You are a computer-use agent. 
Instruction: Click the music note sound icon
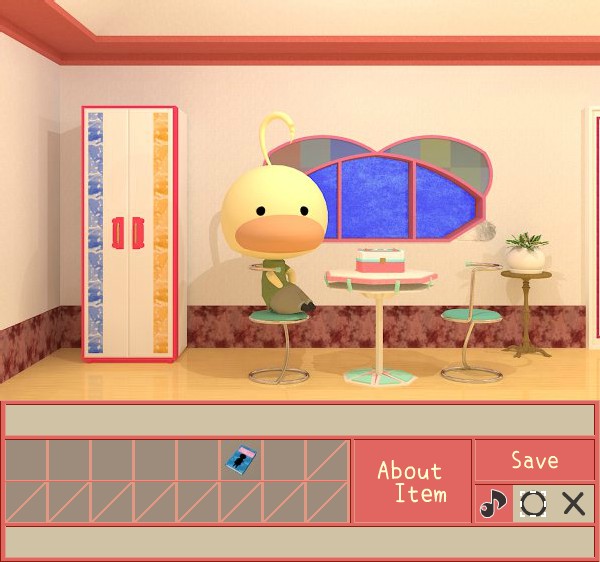point(492,503)
